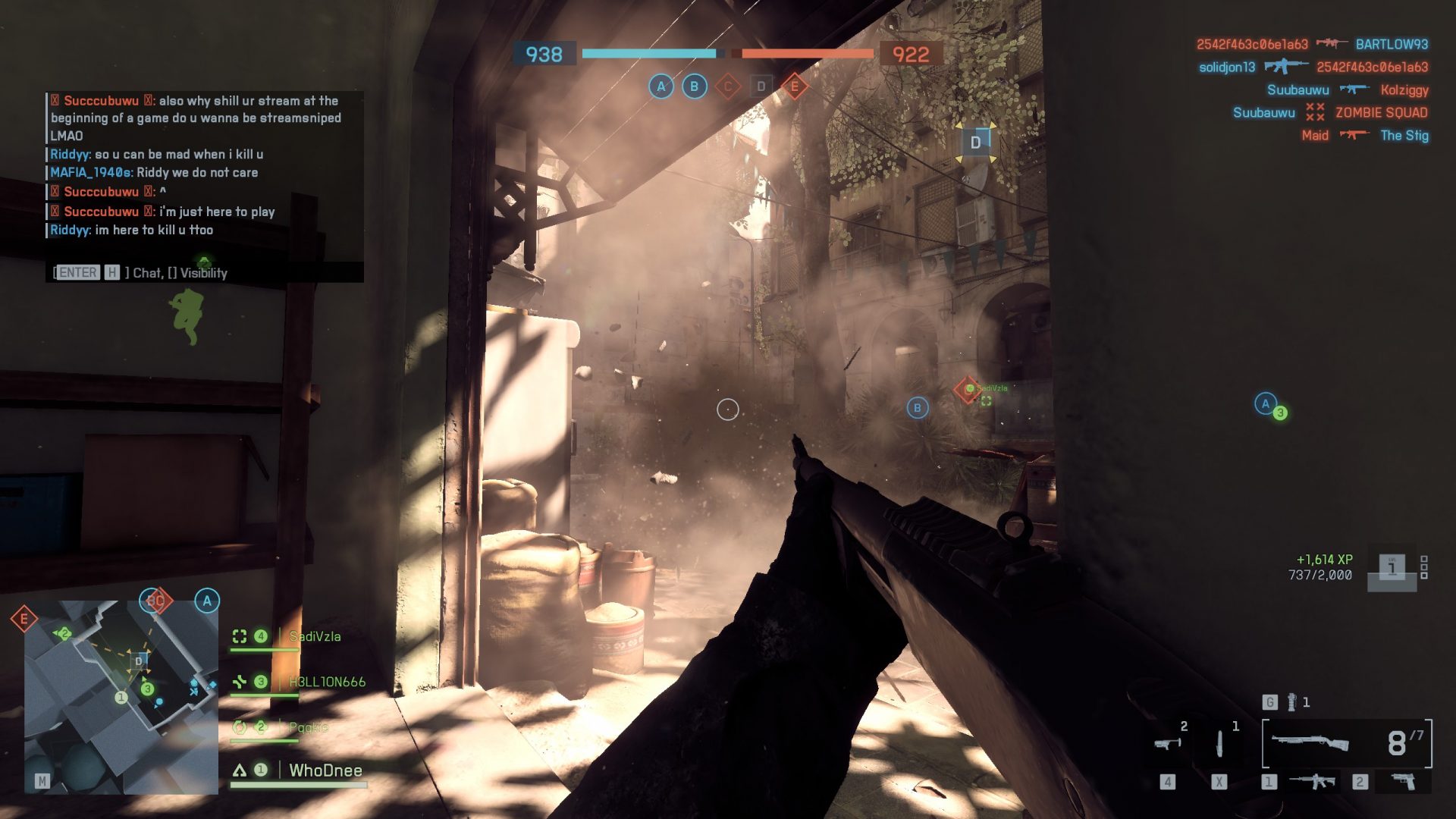This screenshot has height=819, width=1456.
Task: Select squad member SadiVzla in the squad list
Action: [314, 637]
